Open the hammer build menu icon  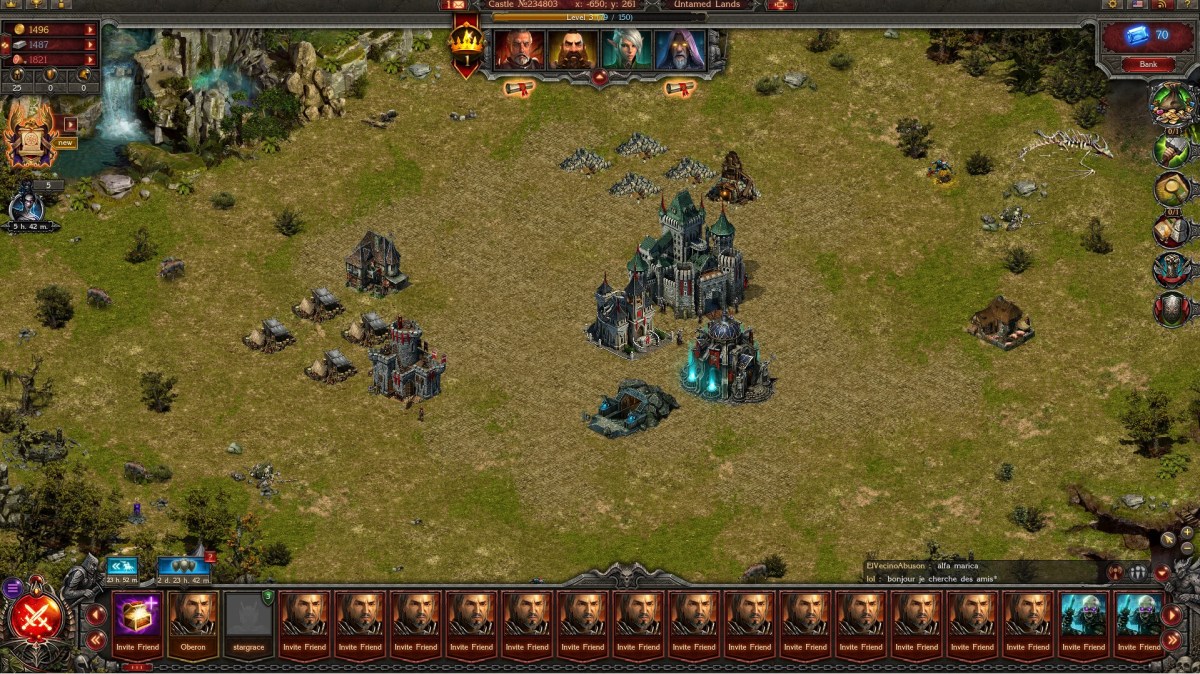[x=1171, y=150]
